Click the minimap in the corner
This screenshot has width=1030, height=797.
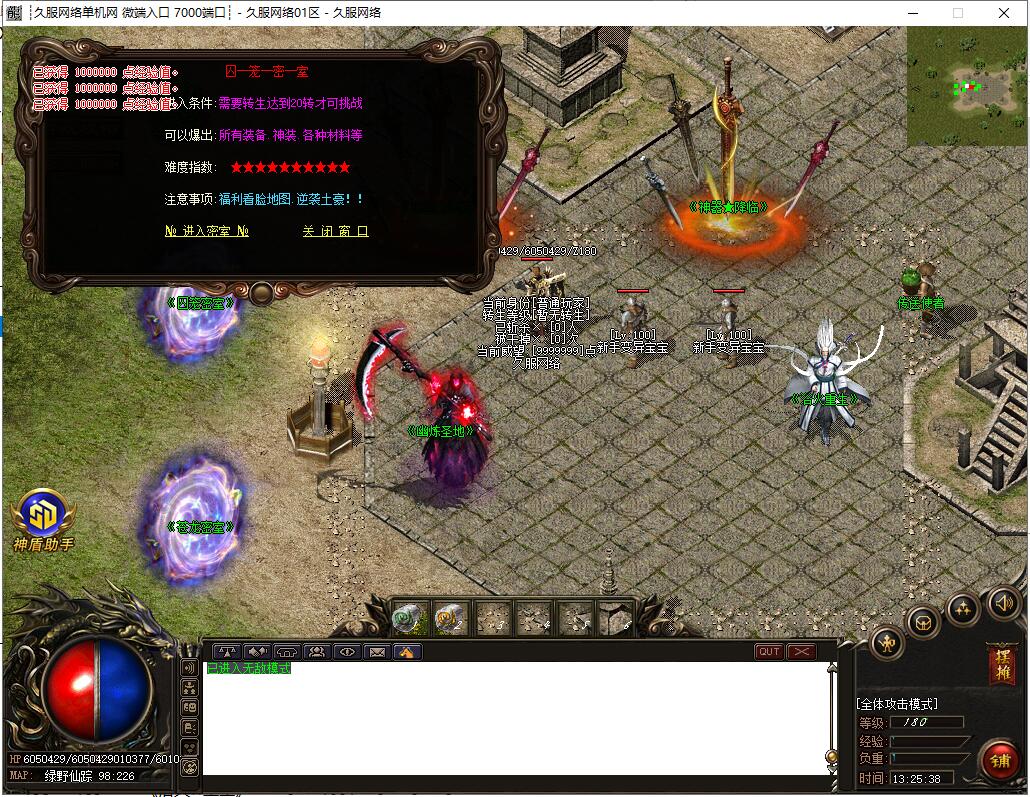pos(966,86)
